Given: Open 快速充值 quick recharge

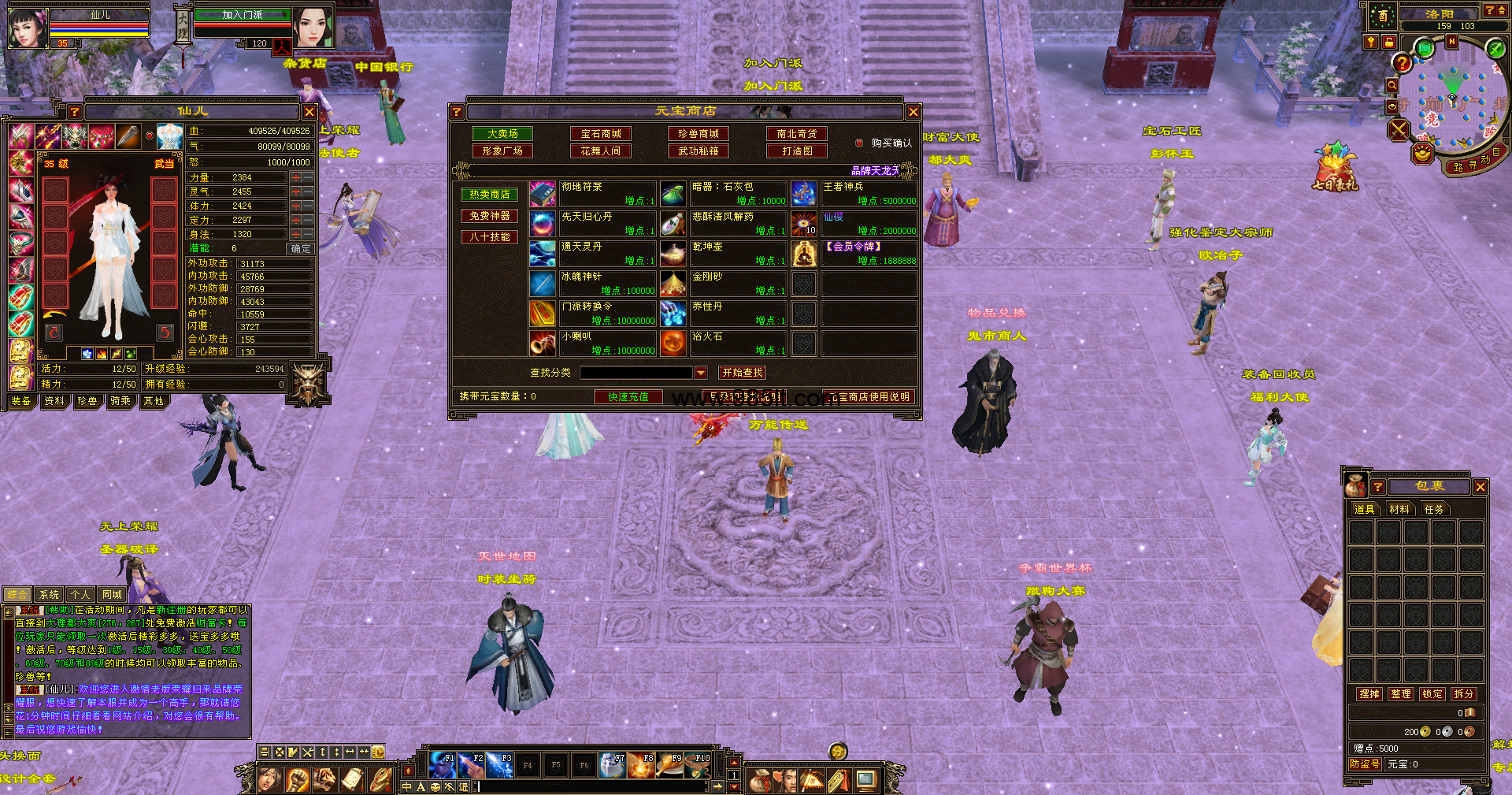Looking at the screenshot, I should (x=628, y=397).
